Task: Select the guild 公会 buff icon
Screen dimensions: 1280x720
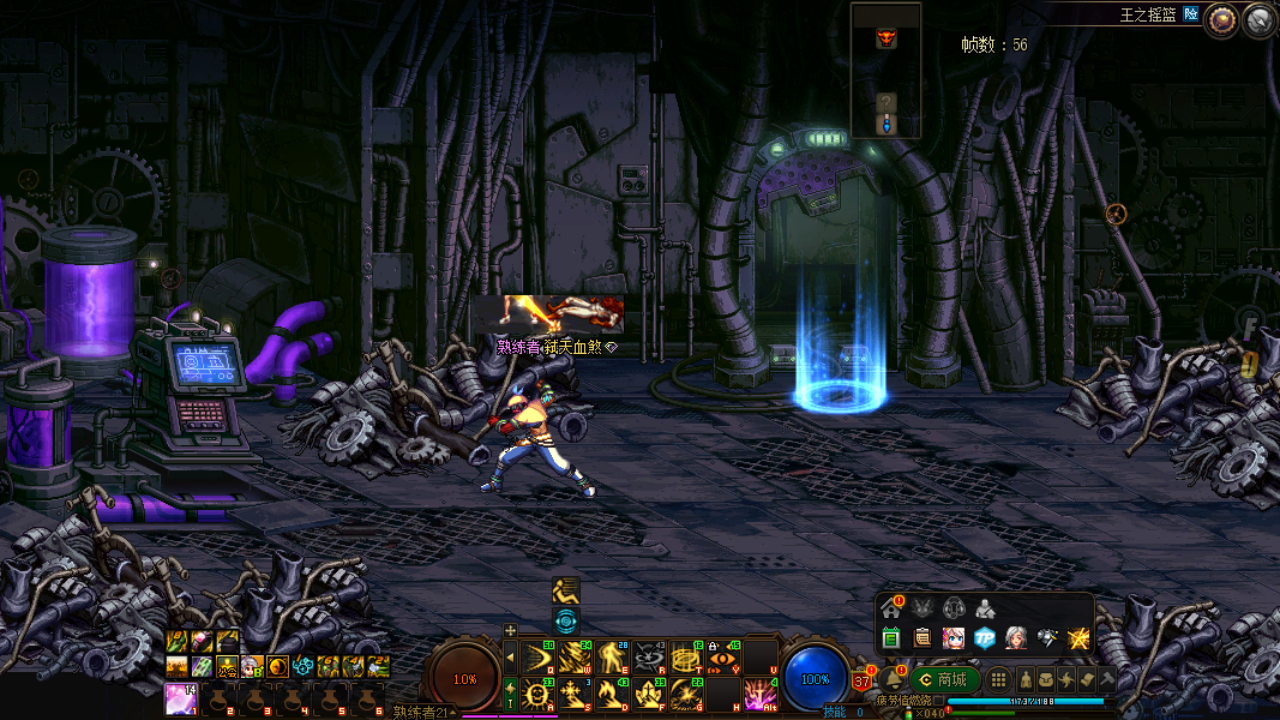Action: pos(228,666)
